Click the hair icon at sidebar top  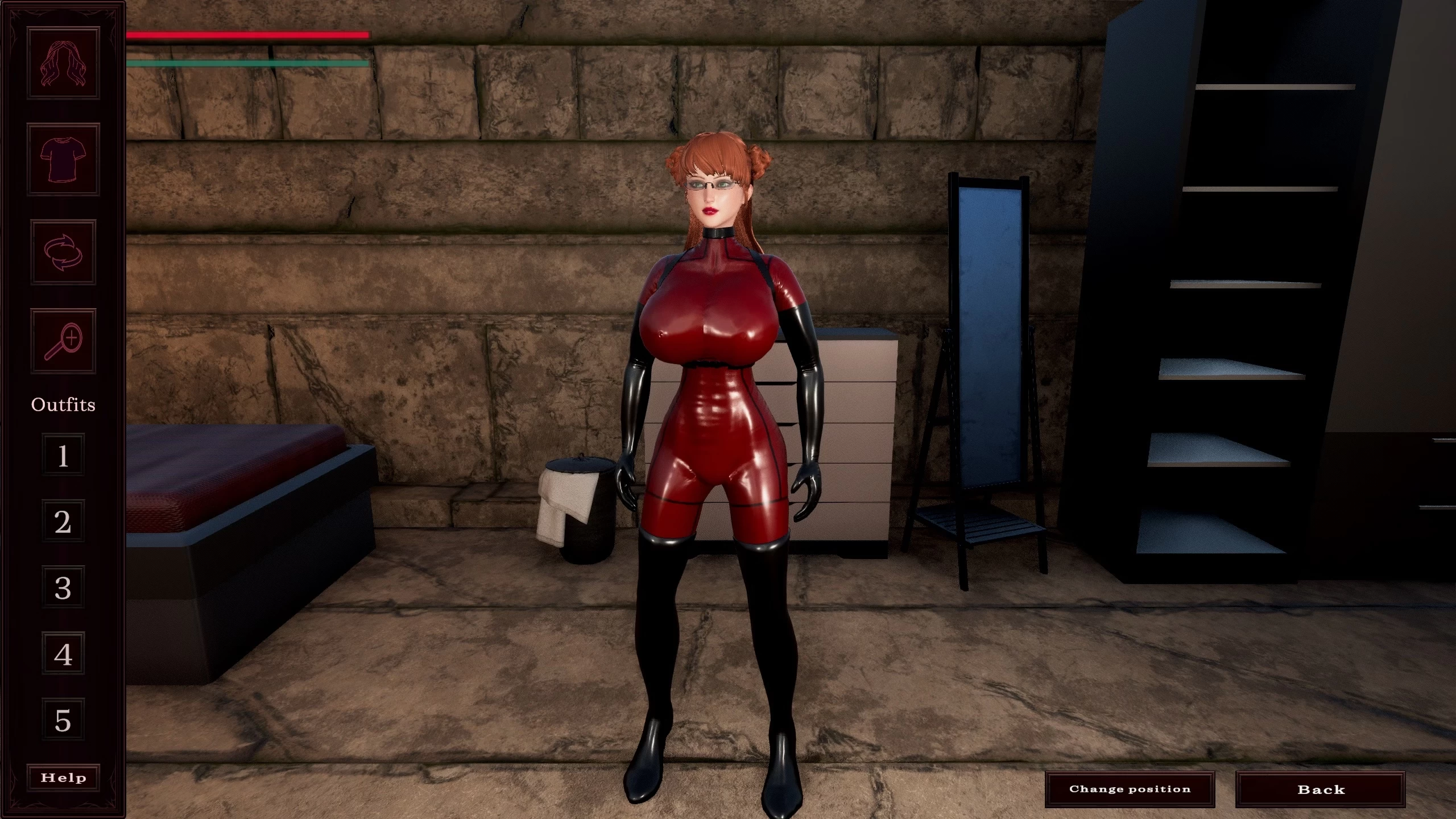pyautogui.click(x=63, y=63)
